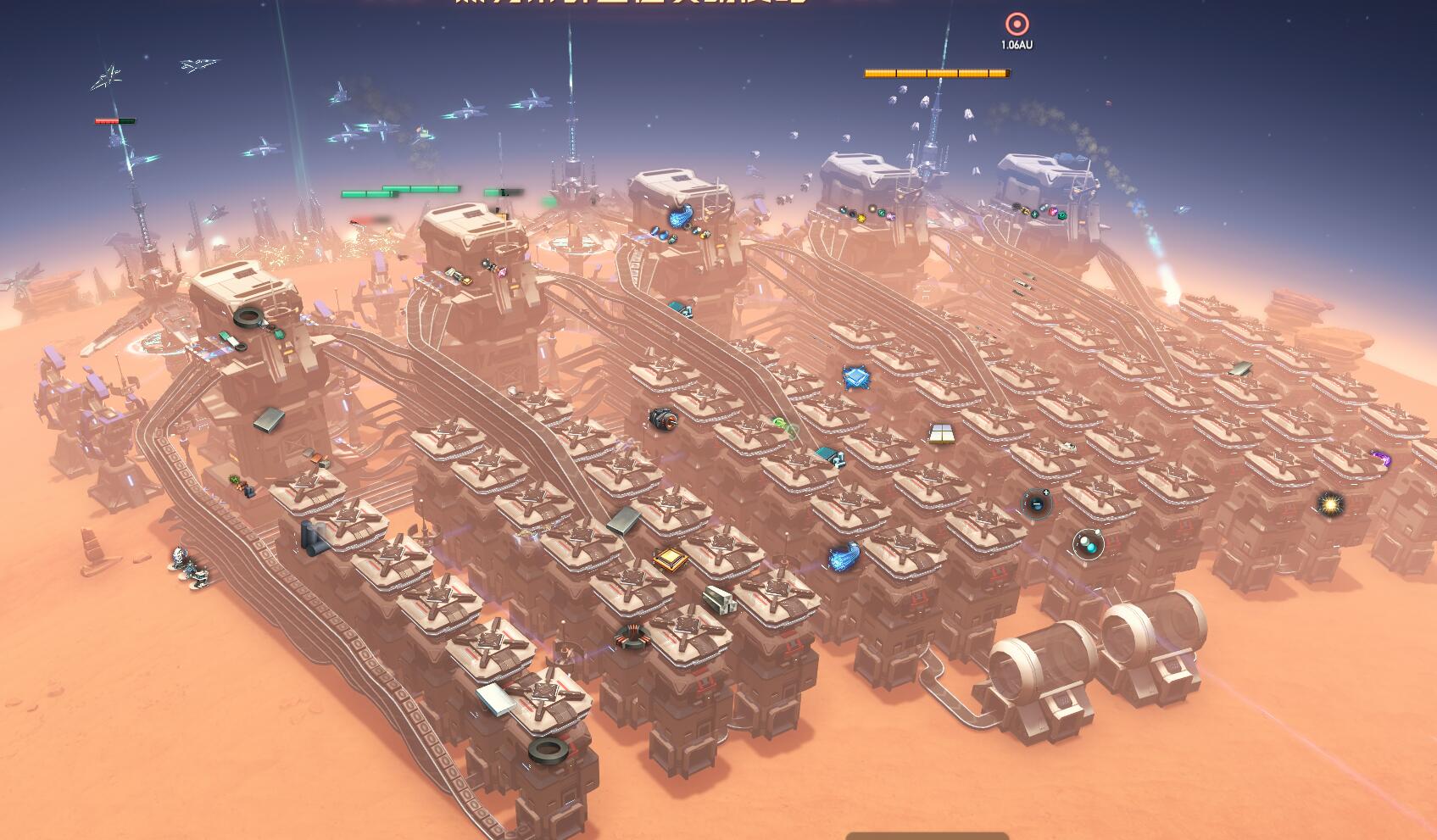
Task: Select the green organic crystal icon near the conveyors
Action: (782, 424)
